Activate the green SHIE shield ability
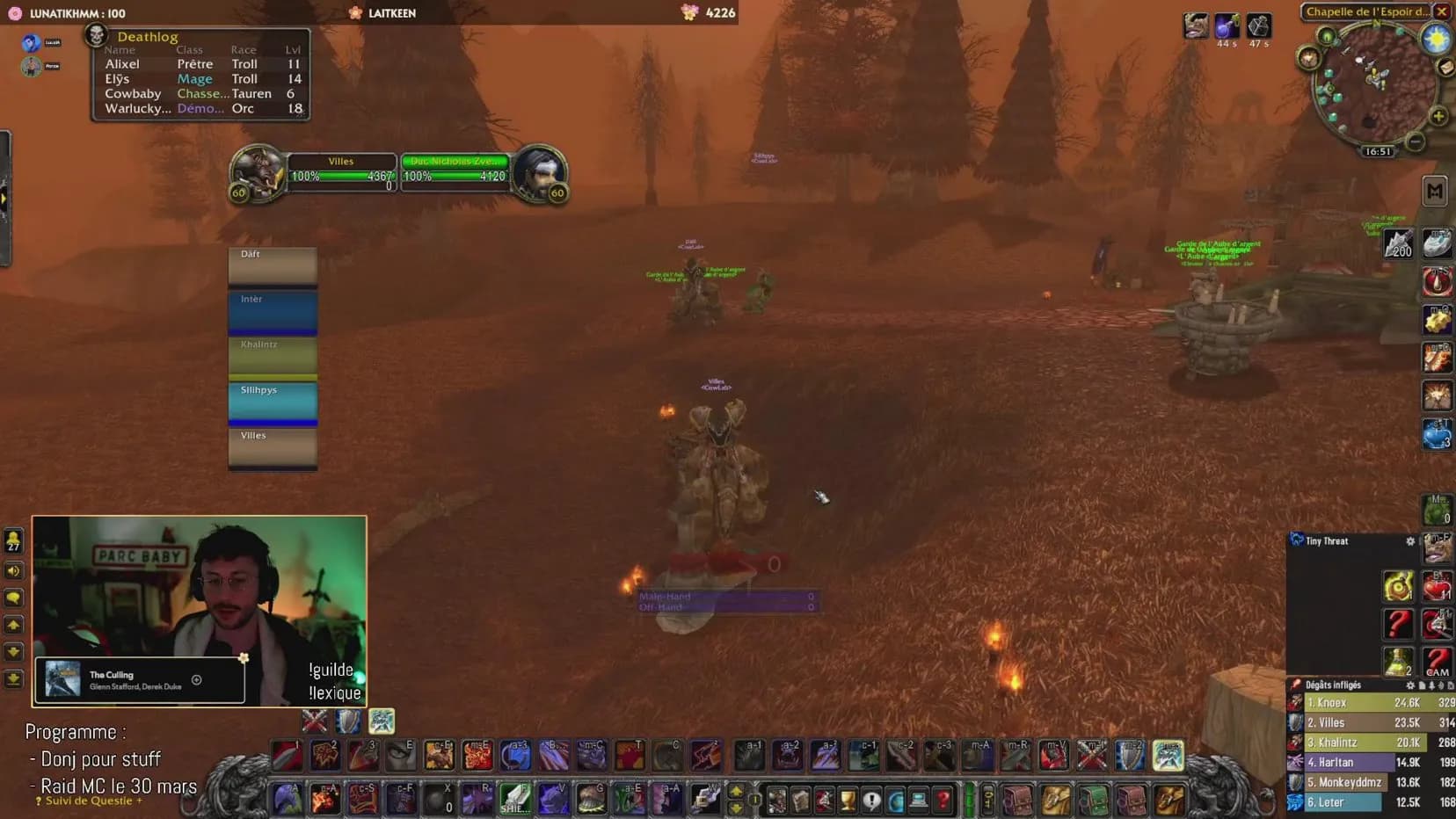This screenshot has height=819, width=1456. (x=515, y=798)
